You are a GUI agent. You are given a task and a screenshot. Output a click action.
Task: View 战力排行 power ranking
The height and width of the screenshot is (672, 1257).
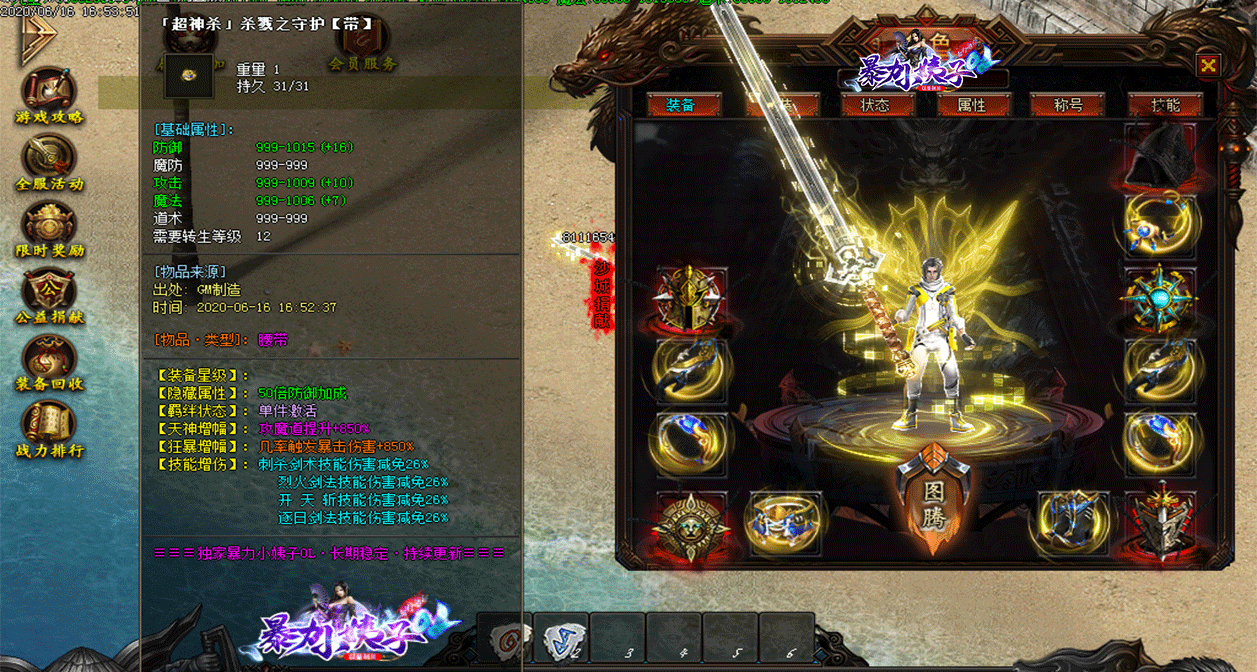[x=49, y=430]
